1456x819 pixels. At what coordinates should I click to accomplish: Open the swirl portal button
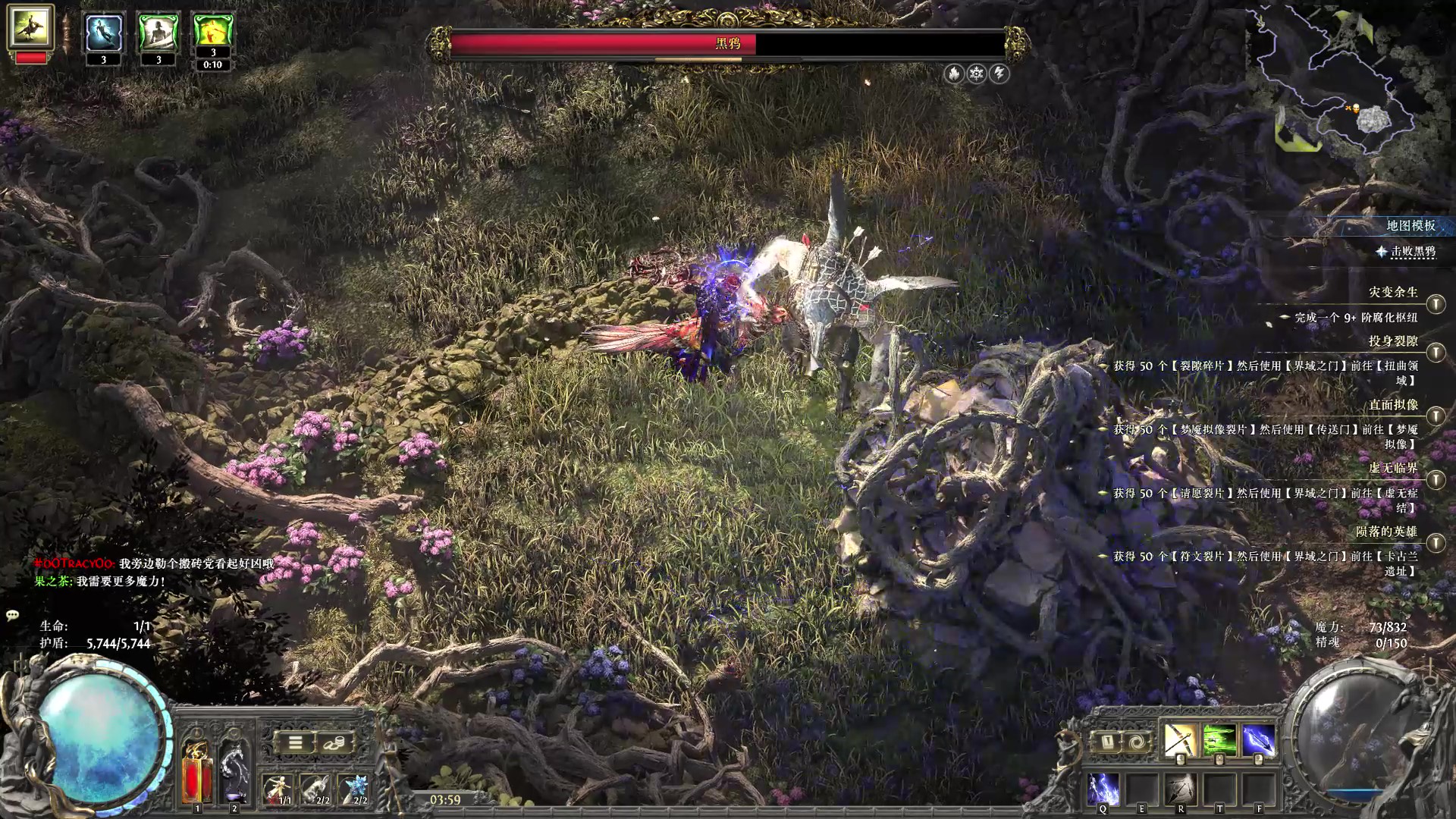pos(1137,742)
